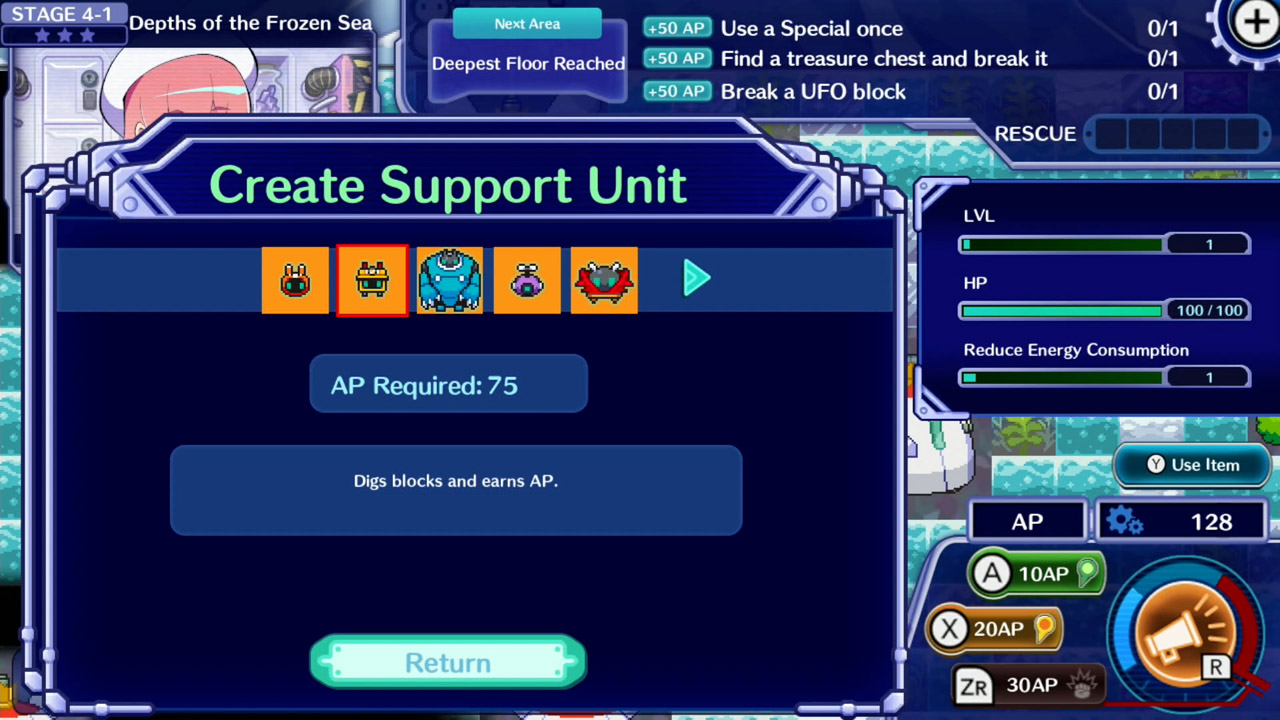Screen dimensions: 1280x720
Task: Open the Next Area panel
Action: (527, 23)
